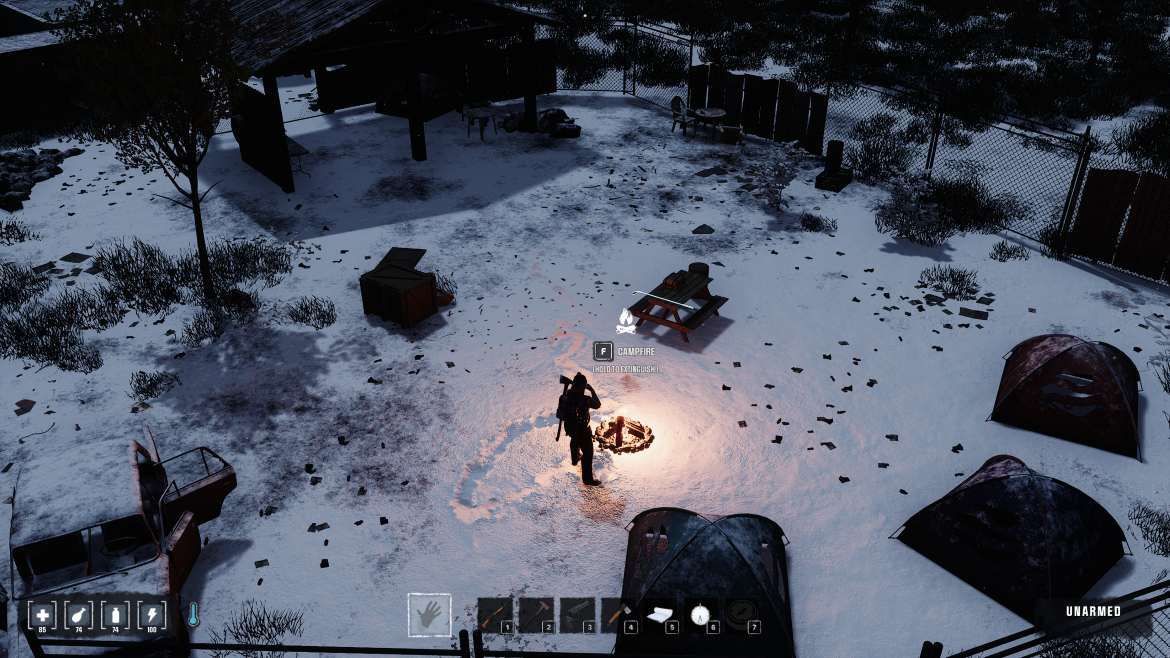Image resolution: width=1170 pixels, height=658 pixels.
Task: Pick the dark round item in slot 7
Action: 741,613
